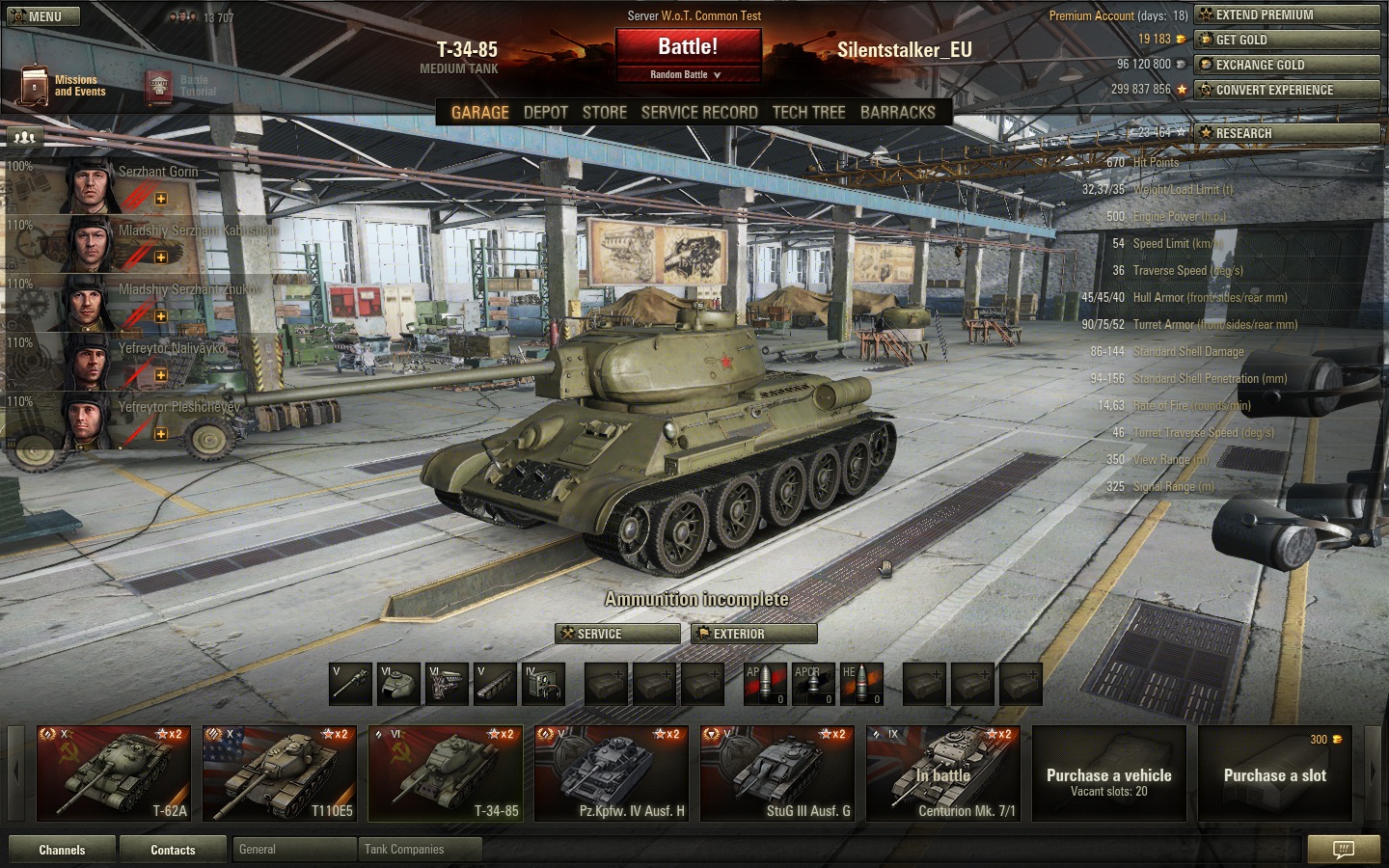Switch to the Store tab

click(x=605, y=112)
